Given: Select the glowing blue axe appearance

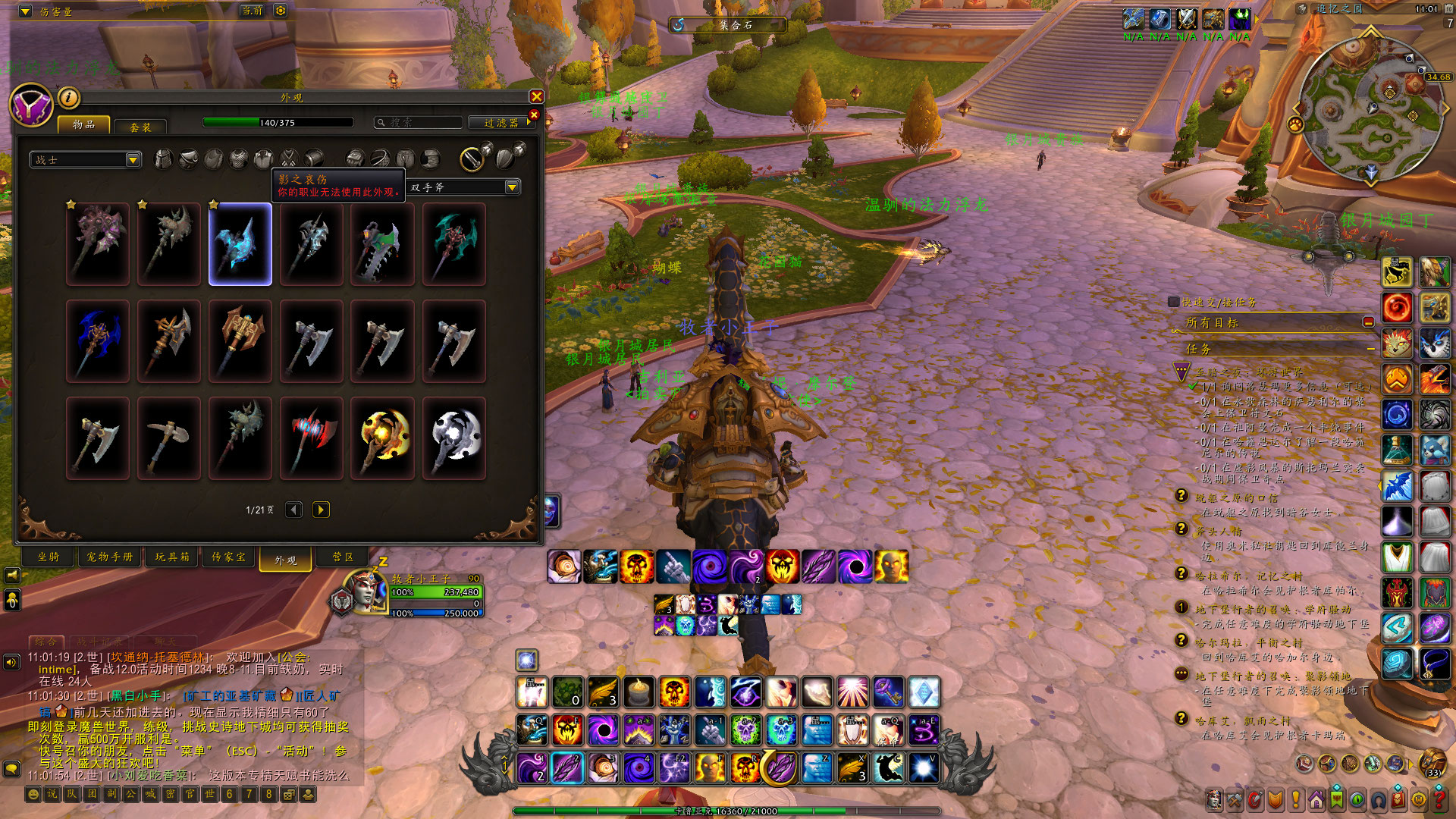Looking at the screenshot, I should (x=240, y=244).
